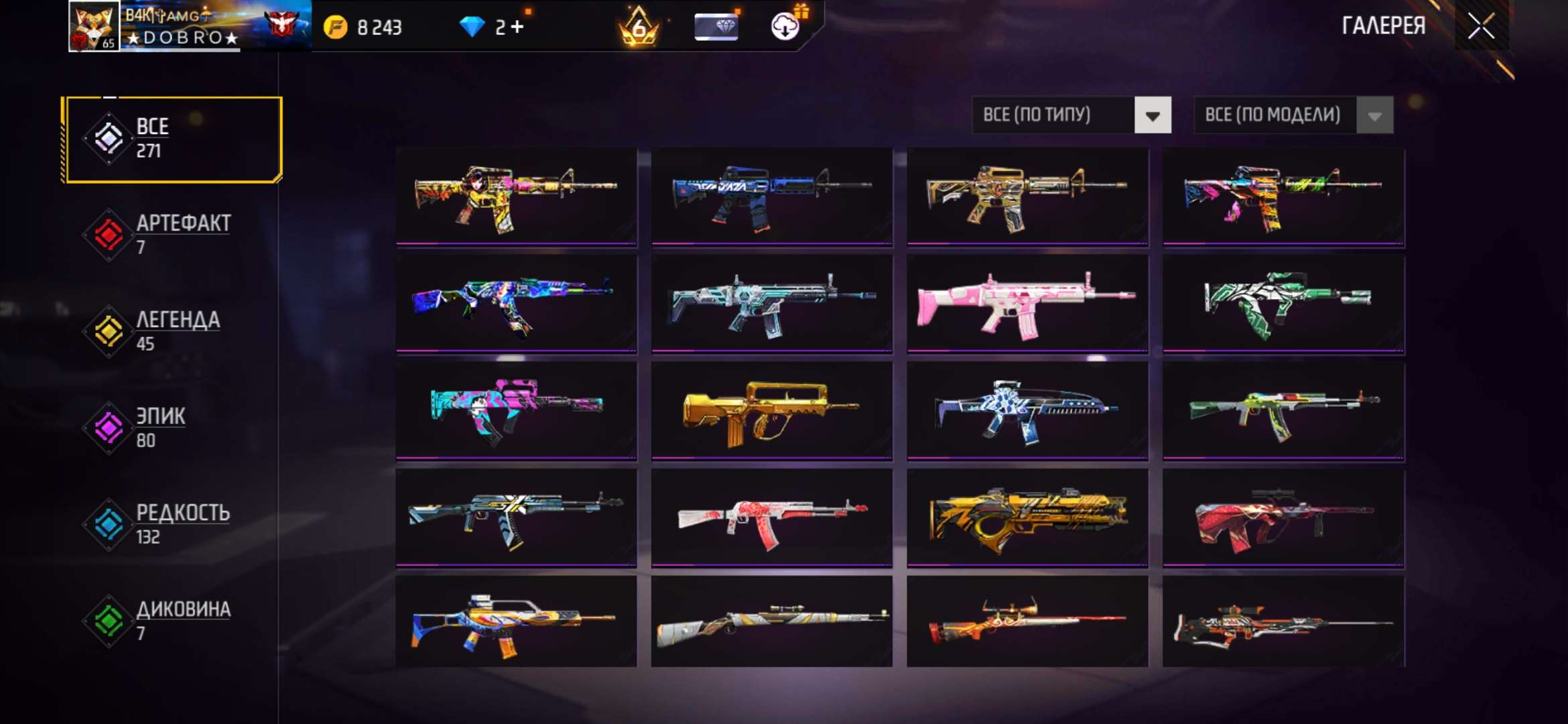Choose the pink SCAR weapon skin
Viewport: 1568px width, 724px height.
click(x=1027, y=303)
